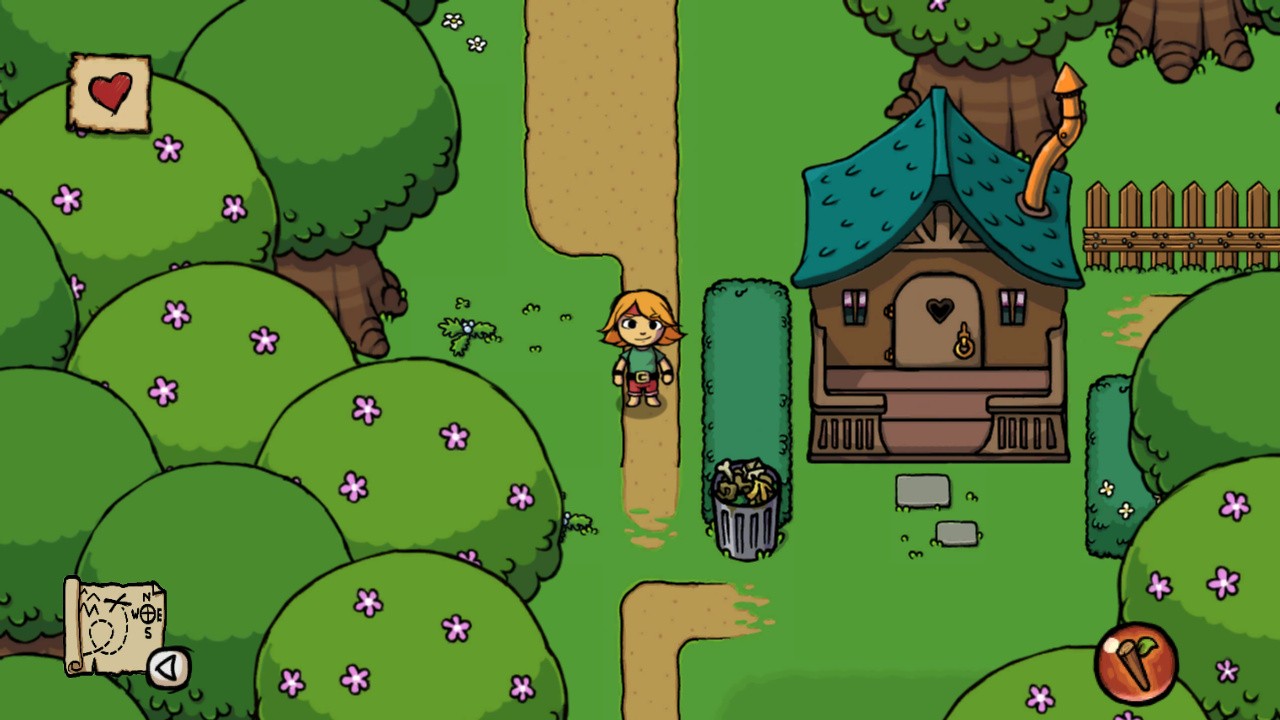Select the S marker on the compass
The height and width of the screenshot is (720, 1280).
tap(148, 631)
